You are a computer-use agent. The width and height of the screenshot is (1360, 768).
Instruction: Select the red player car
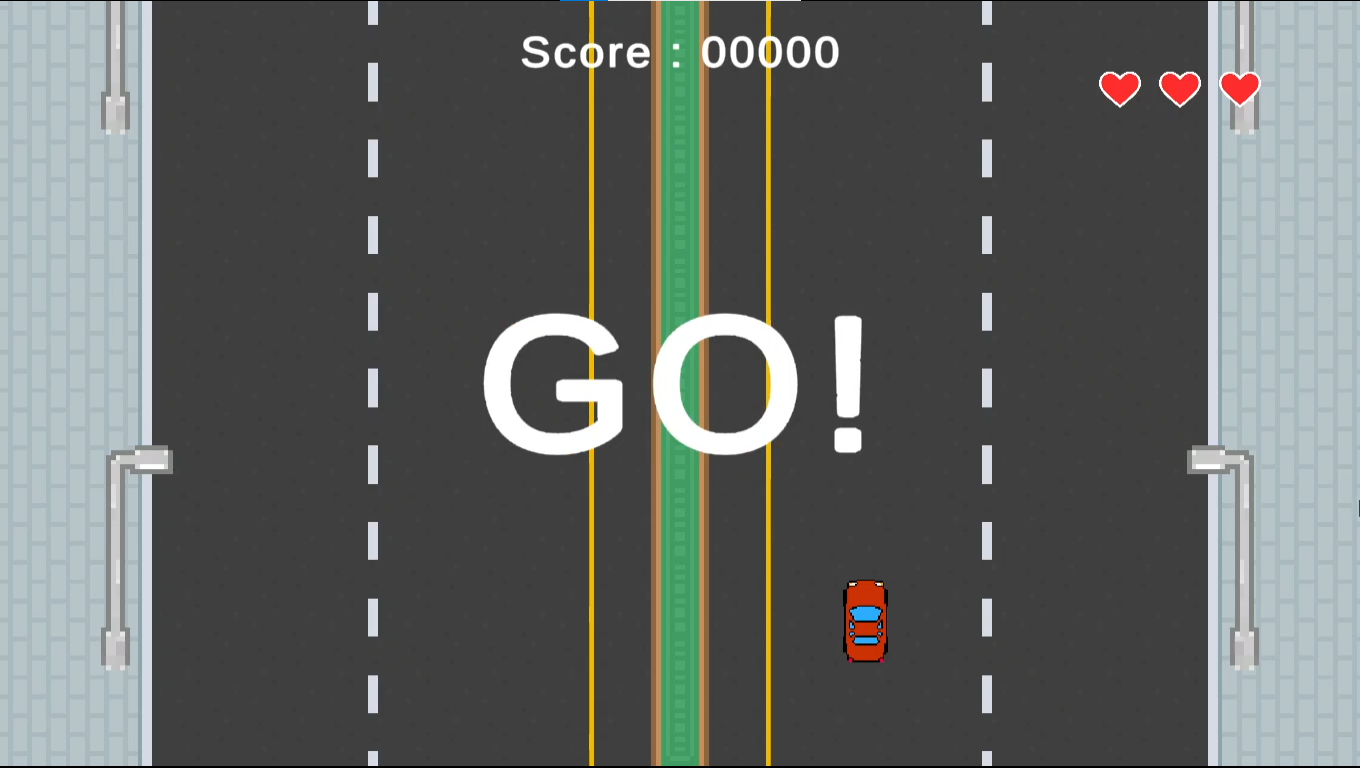[864, 620]
